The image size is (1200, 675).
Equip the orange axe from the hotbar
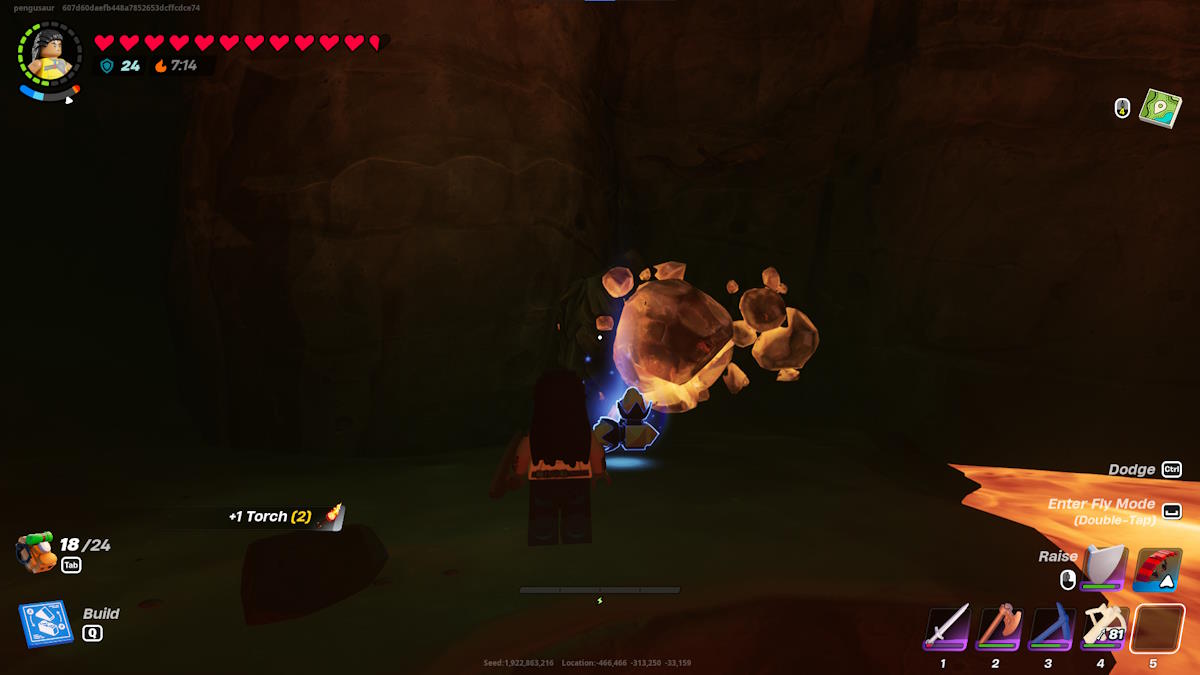coord(998,627)
